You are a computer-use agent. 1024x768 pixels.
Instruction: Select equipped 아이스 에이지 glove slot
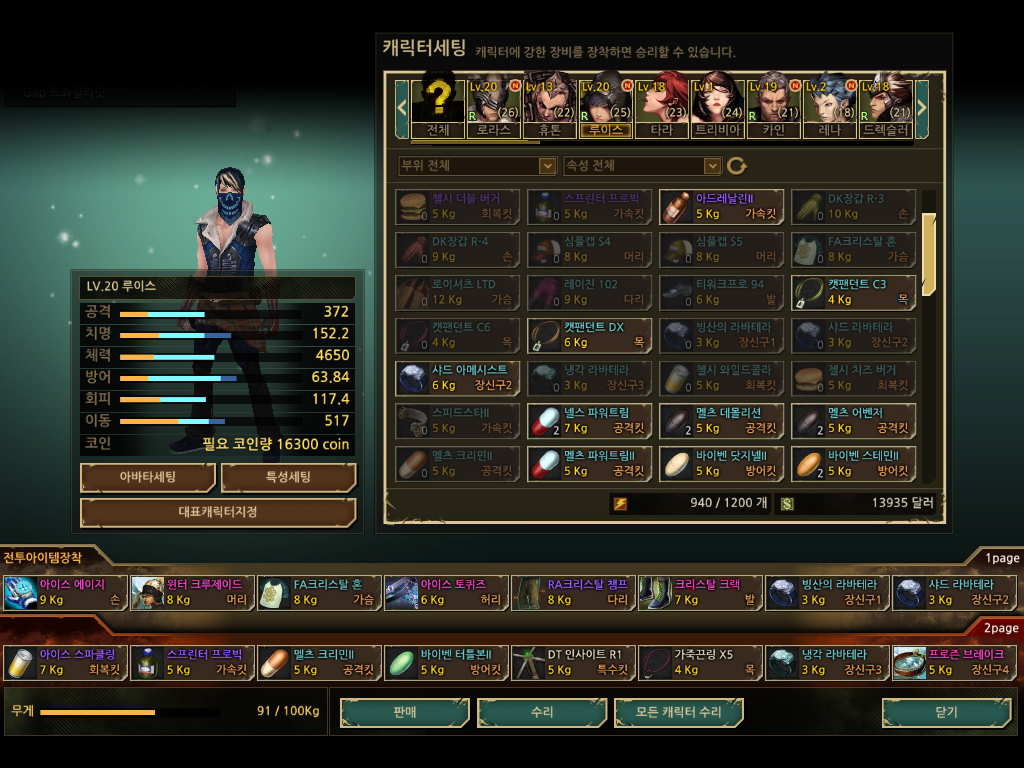[64, 592]
